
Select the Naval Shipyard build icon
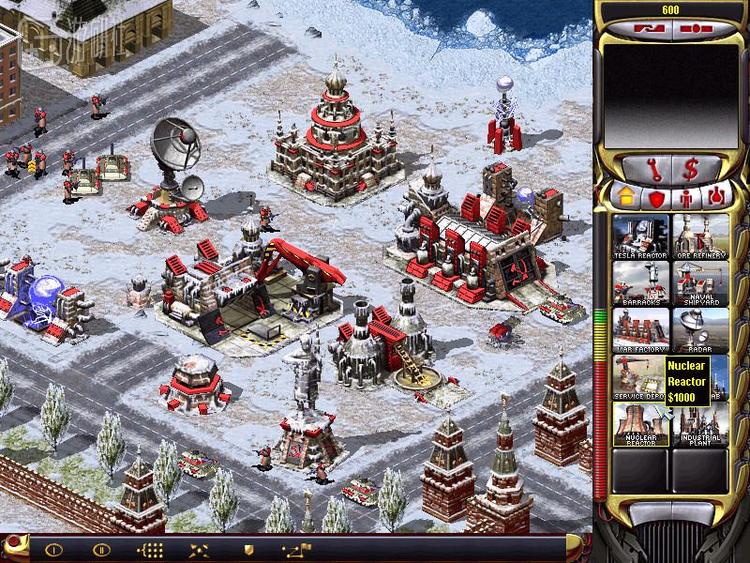[x=699, y=283]
